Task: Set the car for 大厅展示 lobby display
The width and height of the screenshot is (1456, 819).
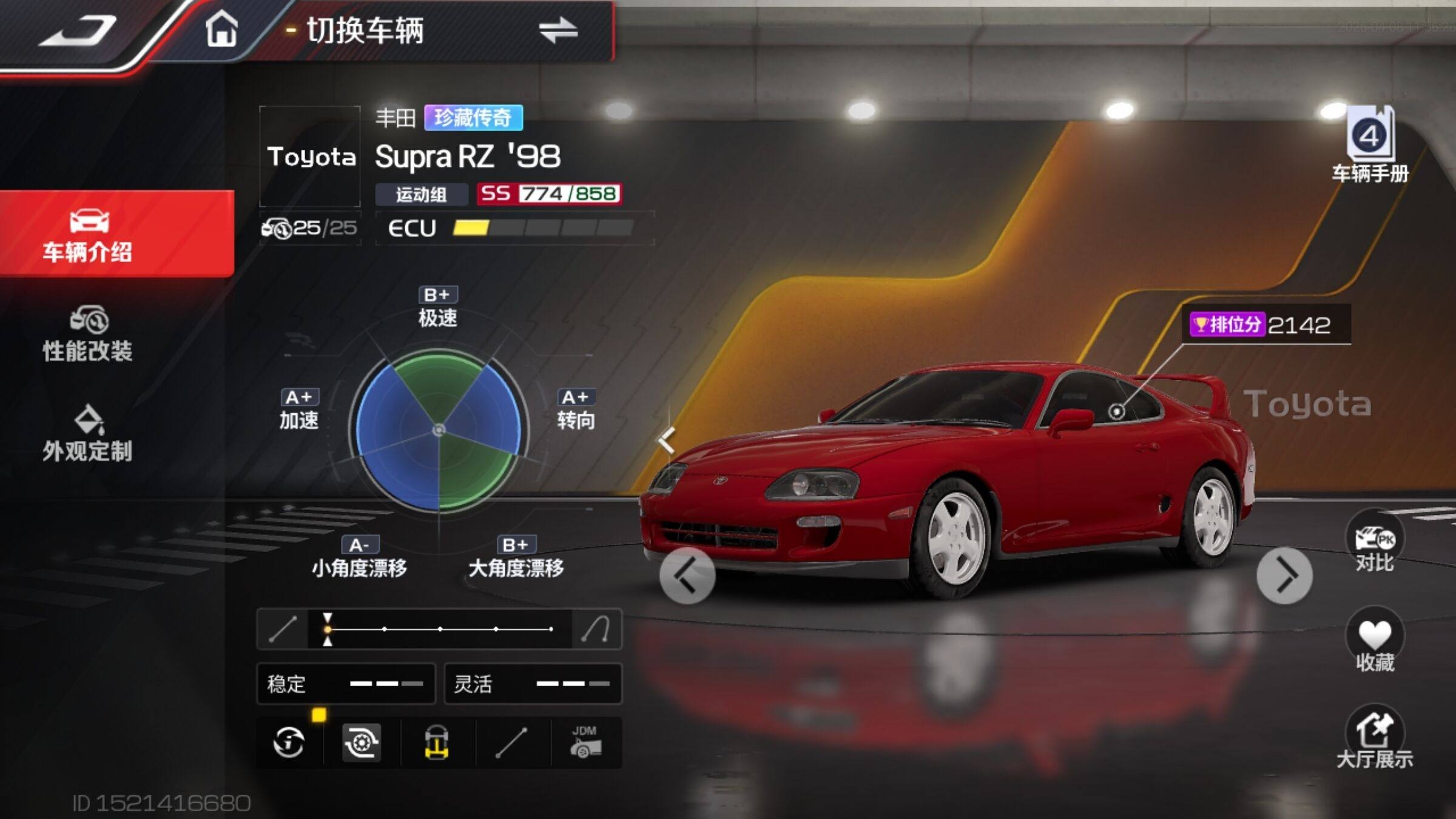Action: [1374, 738]
